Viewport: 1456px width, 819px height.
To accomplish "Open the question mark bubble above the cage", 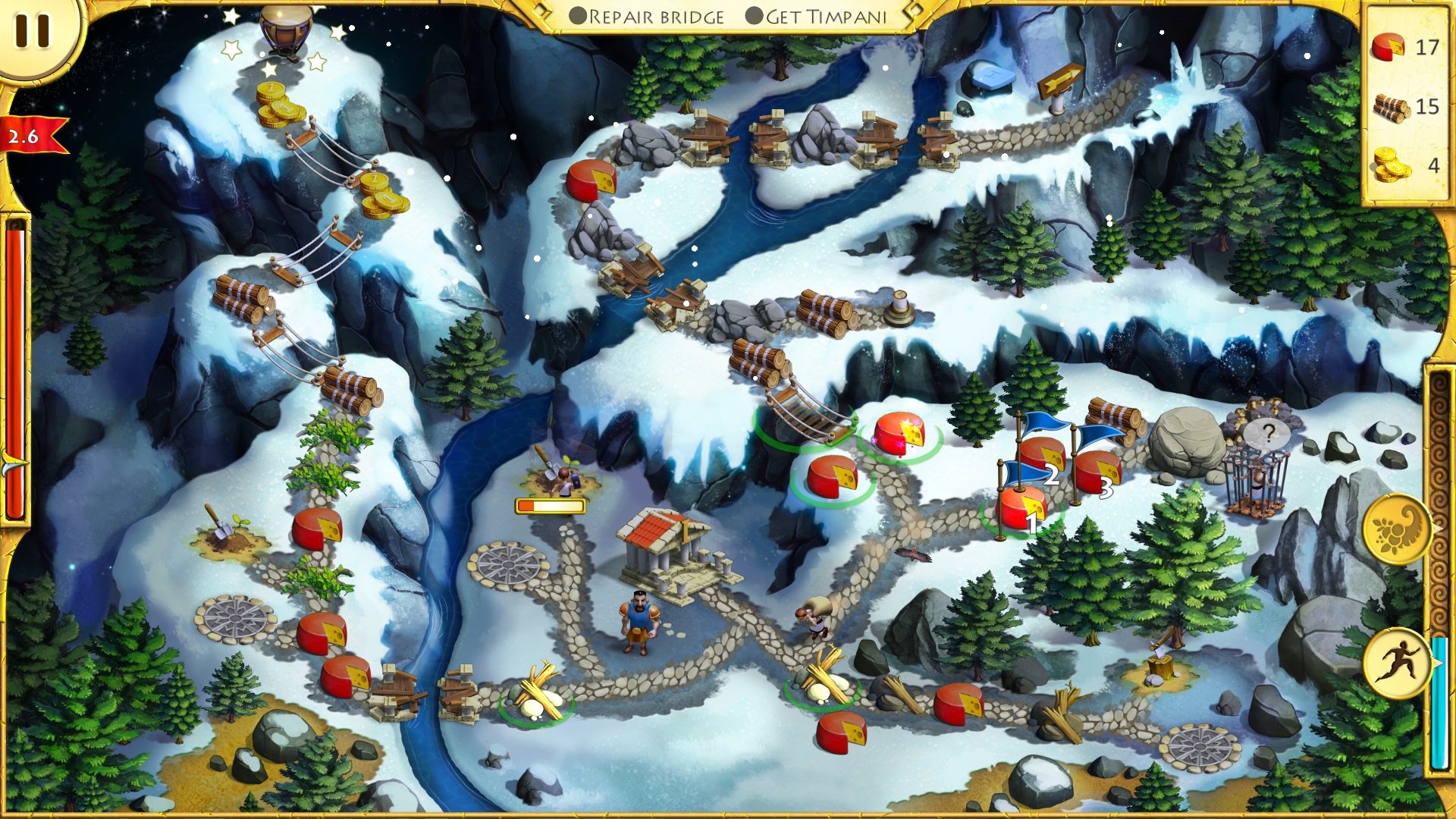I will pyautogui.click(x=1267, y=435).
